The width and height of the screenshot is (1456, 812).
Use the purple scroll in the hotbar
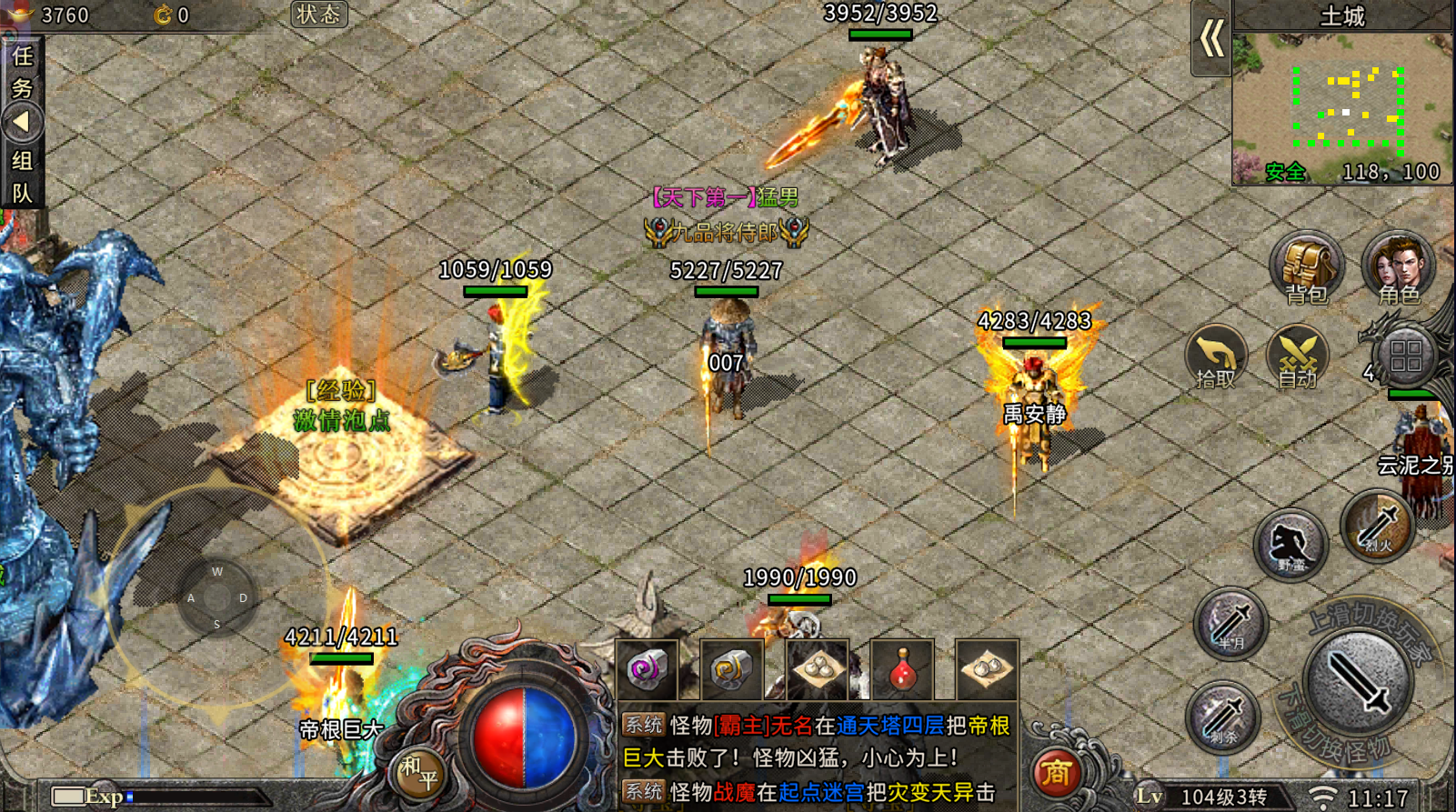click(647, 670)
